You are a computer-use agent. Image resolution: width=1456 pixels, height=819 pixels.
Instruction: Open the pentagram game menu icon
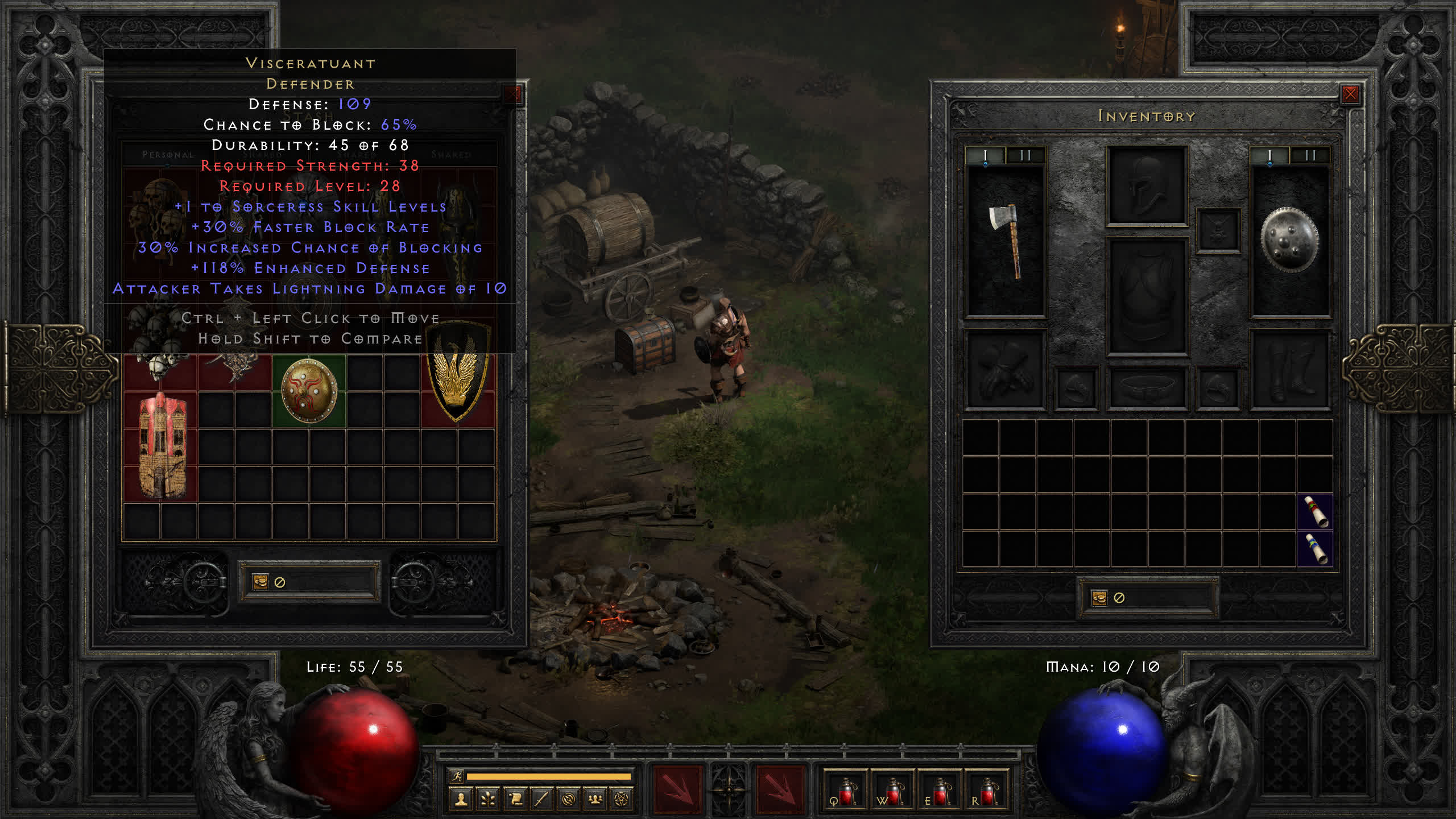622,800
